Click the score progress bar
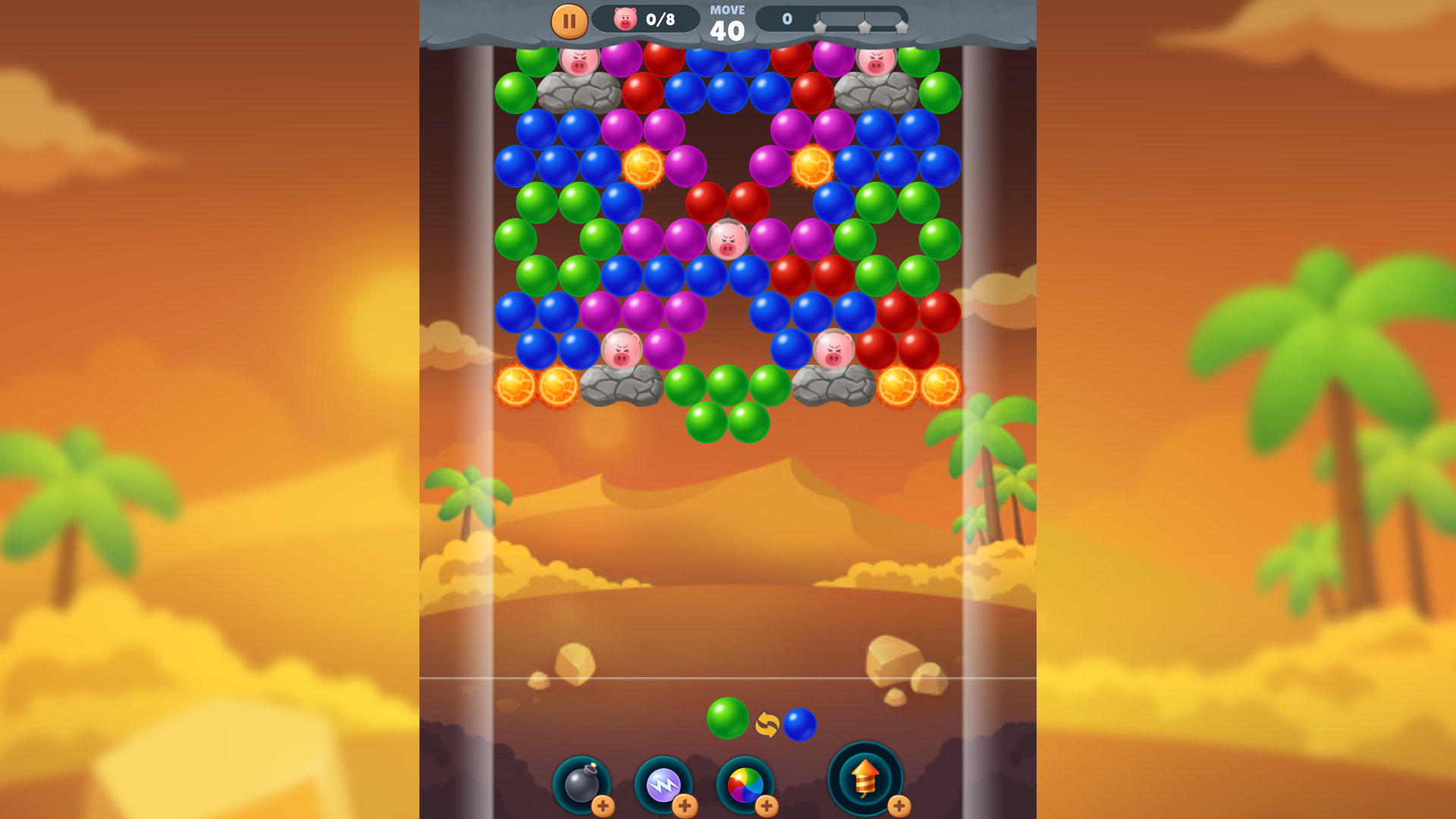This screenshot has width=1456, height=819. (834, 19)
